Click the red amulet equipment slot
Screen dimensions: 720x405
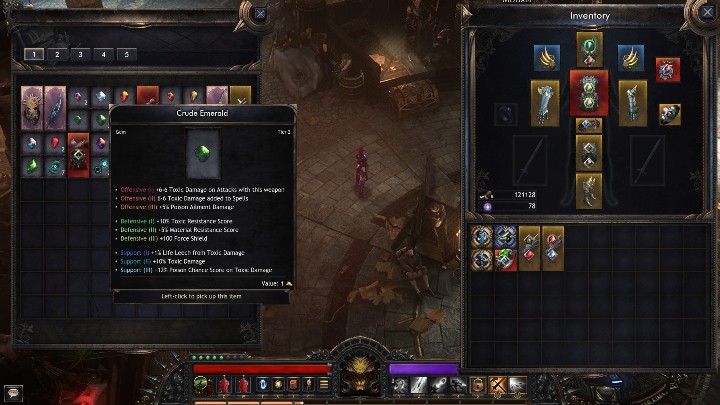coord(668,70)
